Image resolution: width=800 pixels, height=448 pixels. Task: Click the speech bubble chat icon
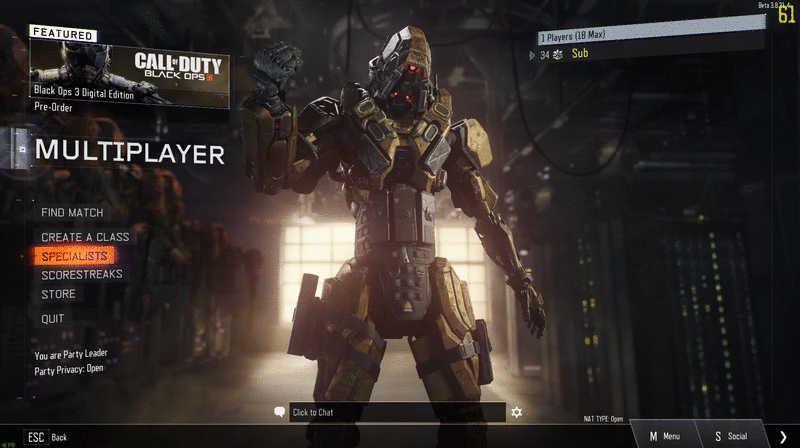click(x=280, y=412)
